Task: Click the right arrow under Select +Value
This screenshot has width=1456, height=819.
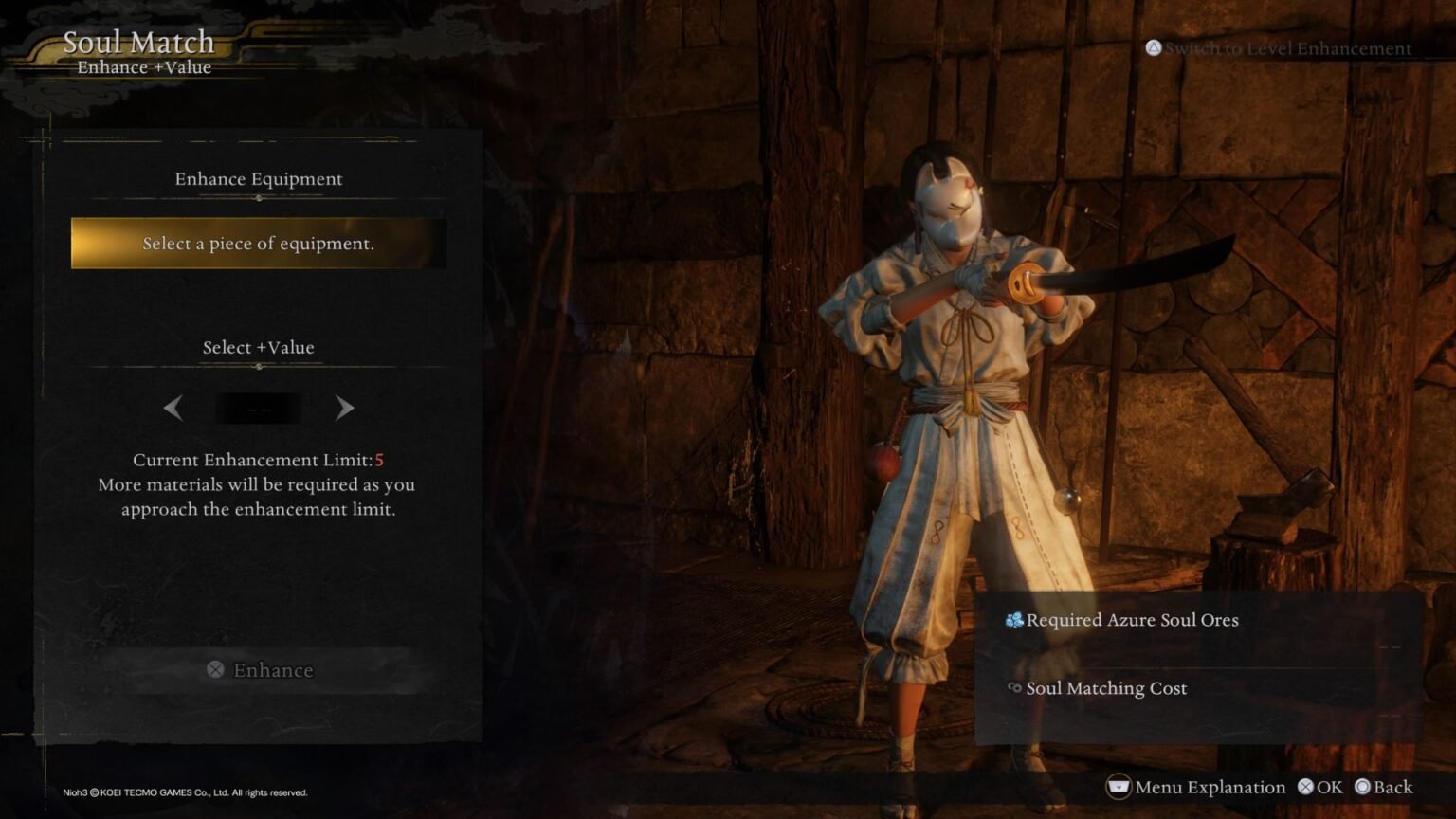Action: coord(345,408)
